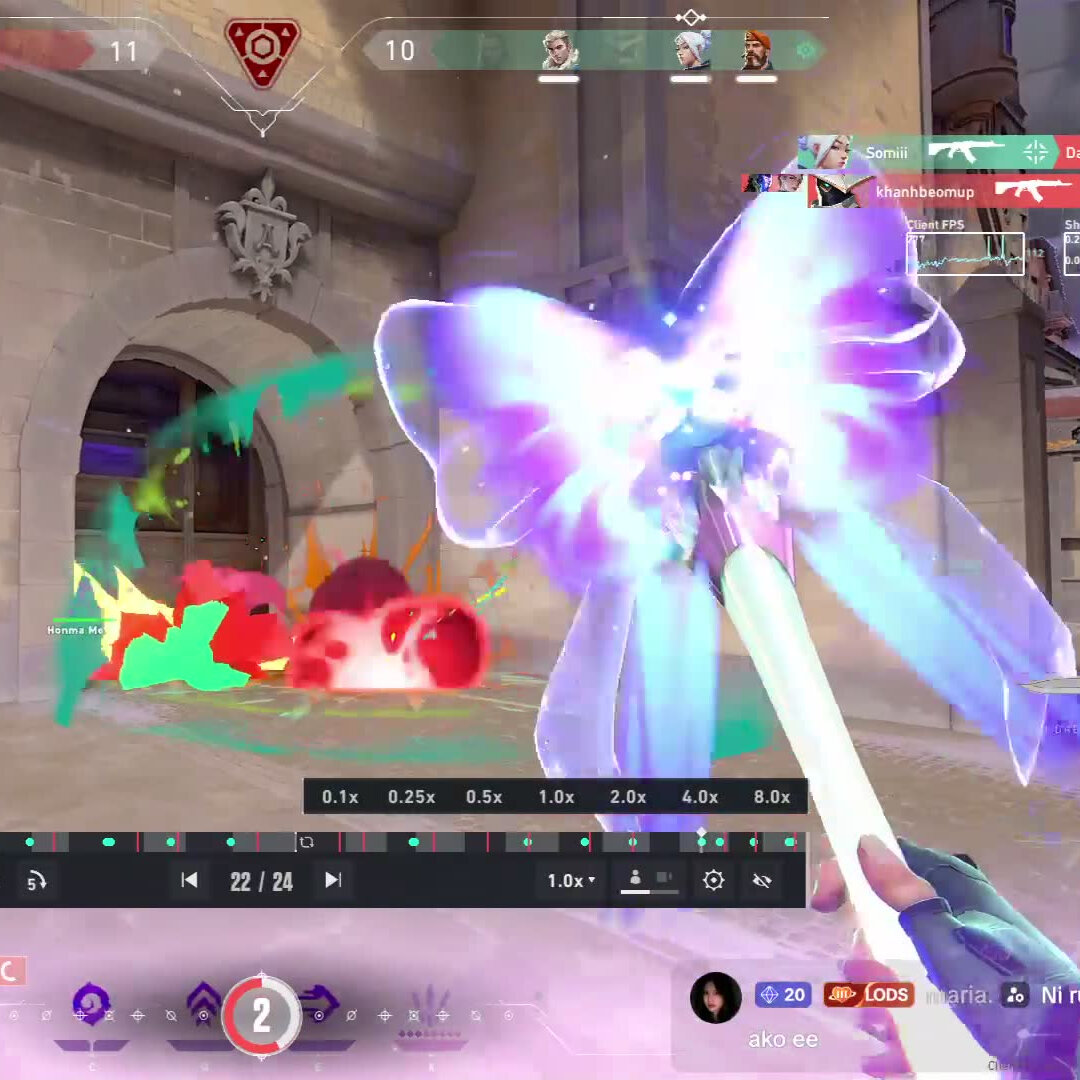
Task: Hide the replay HUD with eye icon
Action: [x=762, y=881]
